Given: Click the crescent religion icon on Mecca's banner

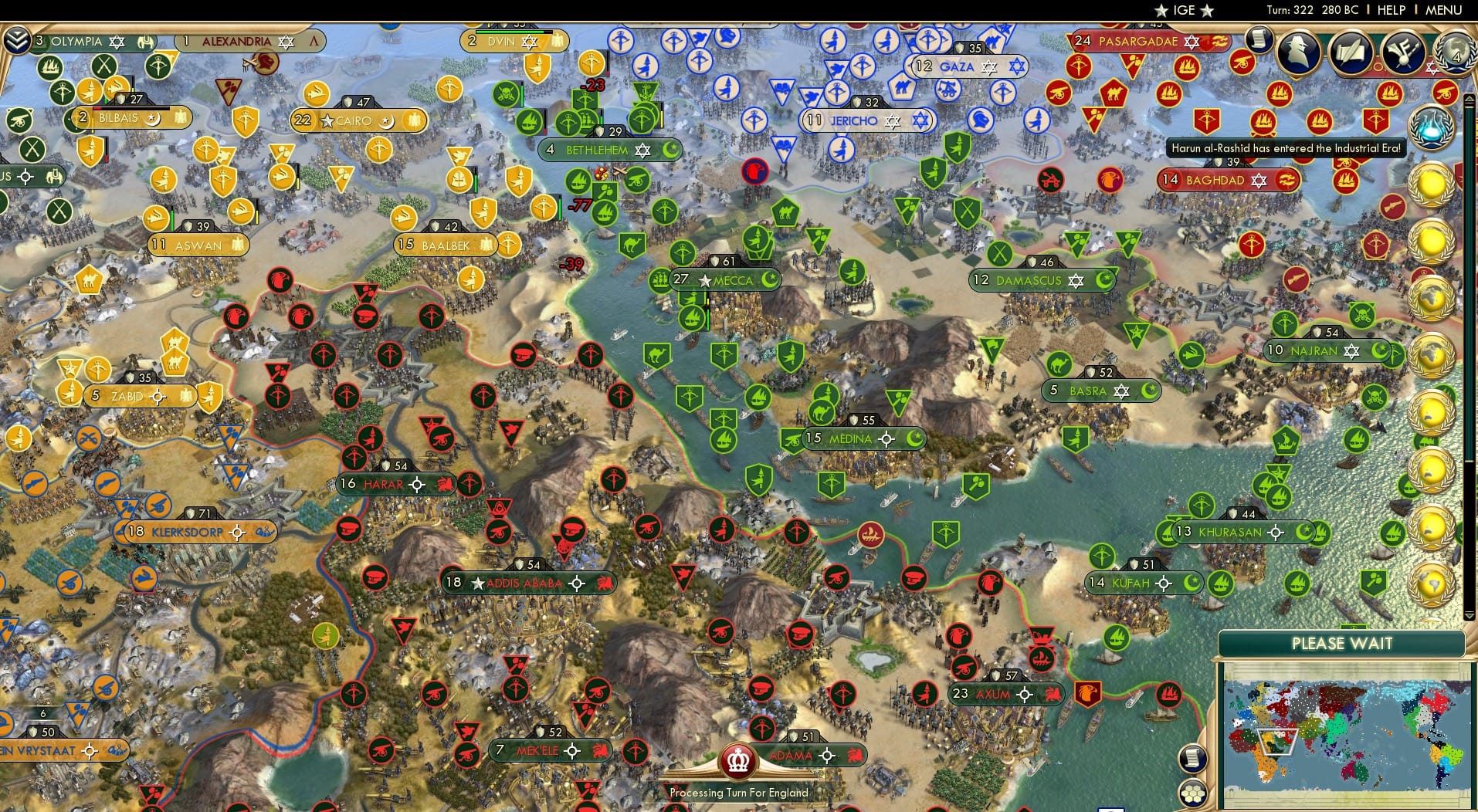Looking at the screenshot, I should tap(771, 280).
